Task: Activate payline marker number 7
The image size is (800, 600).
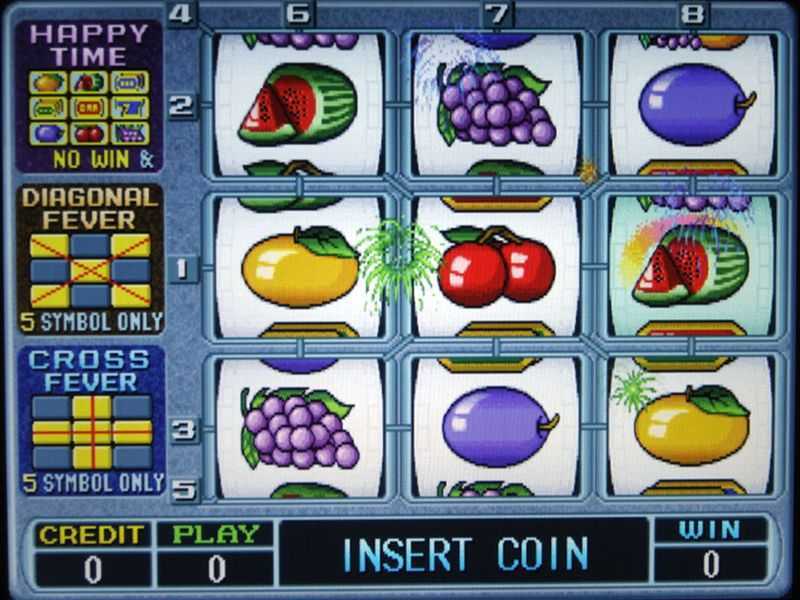Action: click(497, 14)
